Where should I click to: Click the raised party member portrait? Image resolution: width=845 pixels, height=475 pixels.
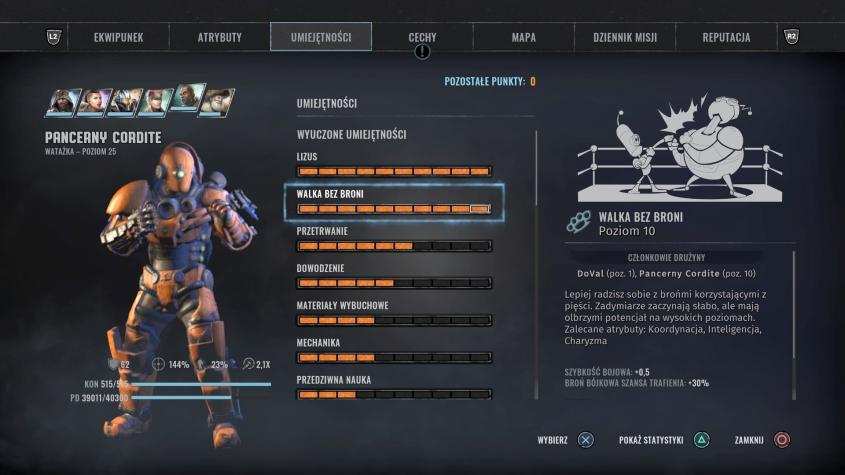(x=185, y=97)
